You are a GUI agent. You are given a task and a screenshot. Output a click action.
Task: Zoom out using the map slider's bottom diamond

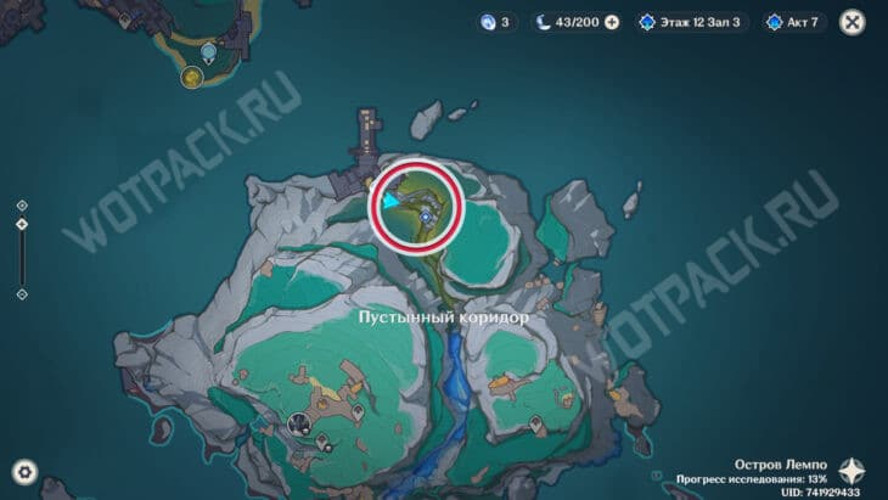(x=22, y=294)
